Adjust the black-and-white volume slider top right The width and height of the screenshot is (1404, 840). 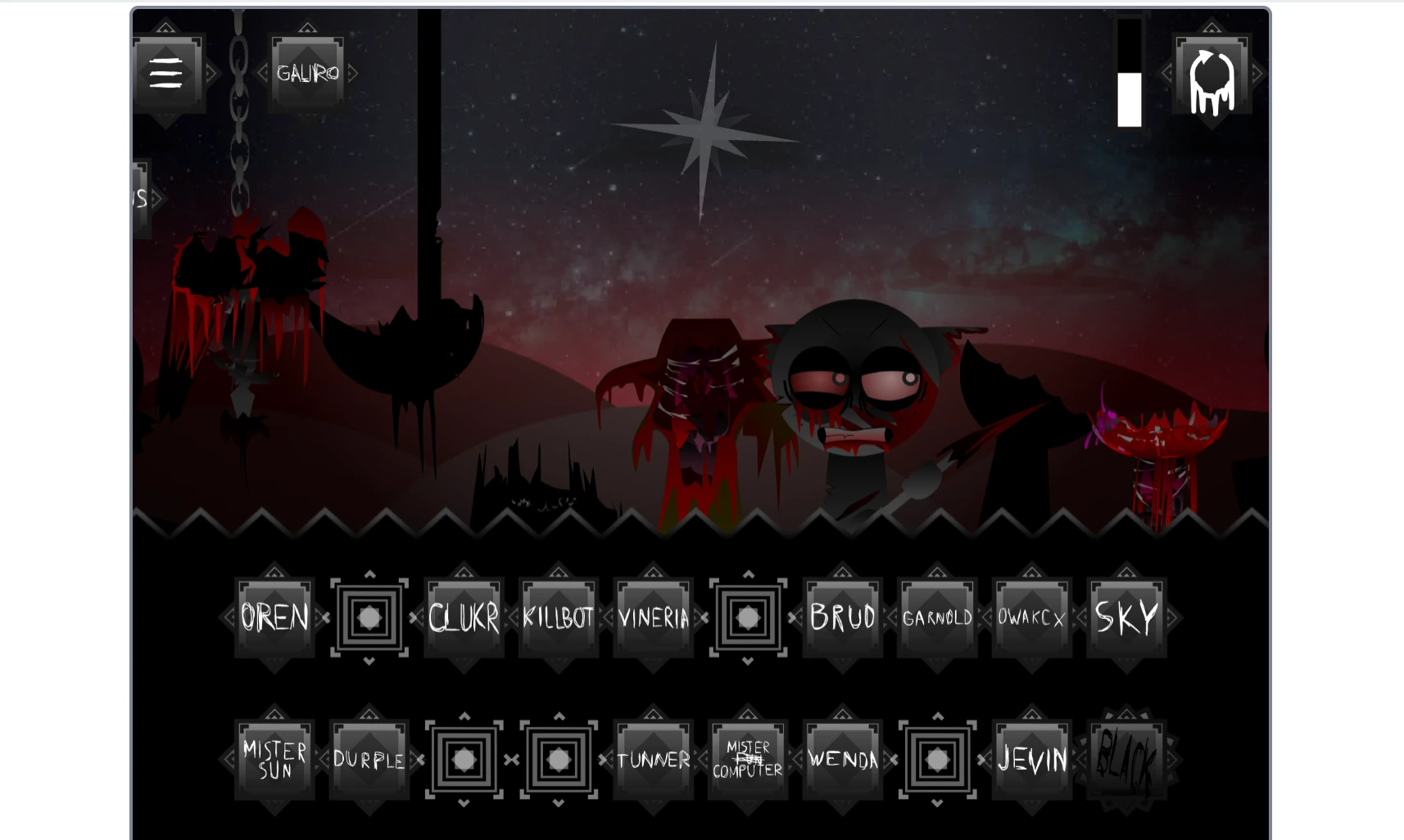(1131, 74)
